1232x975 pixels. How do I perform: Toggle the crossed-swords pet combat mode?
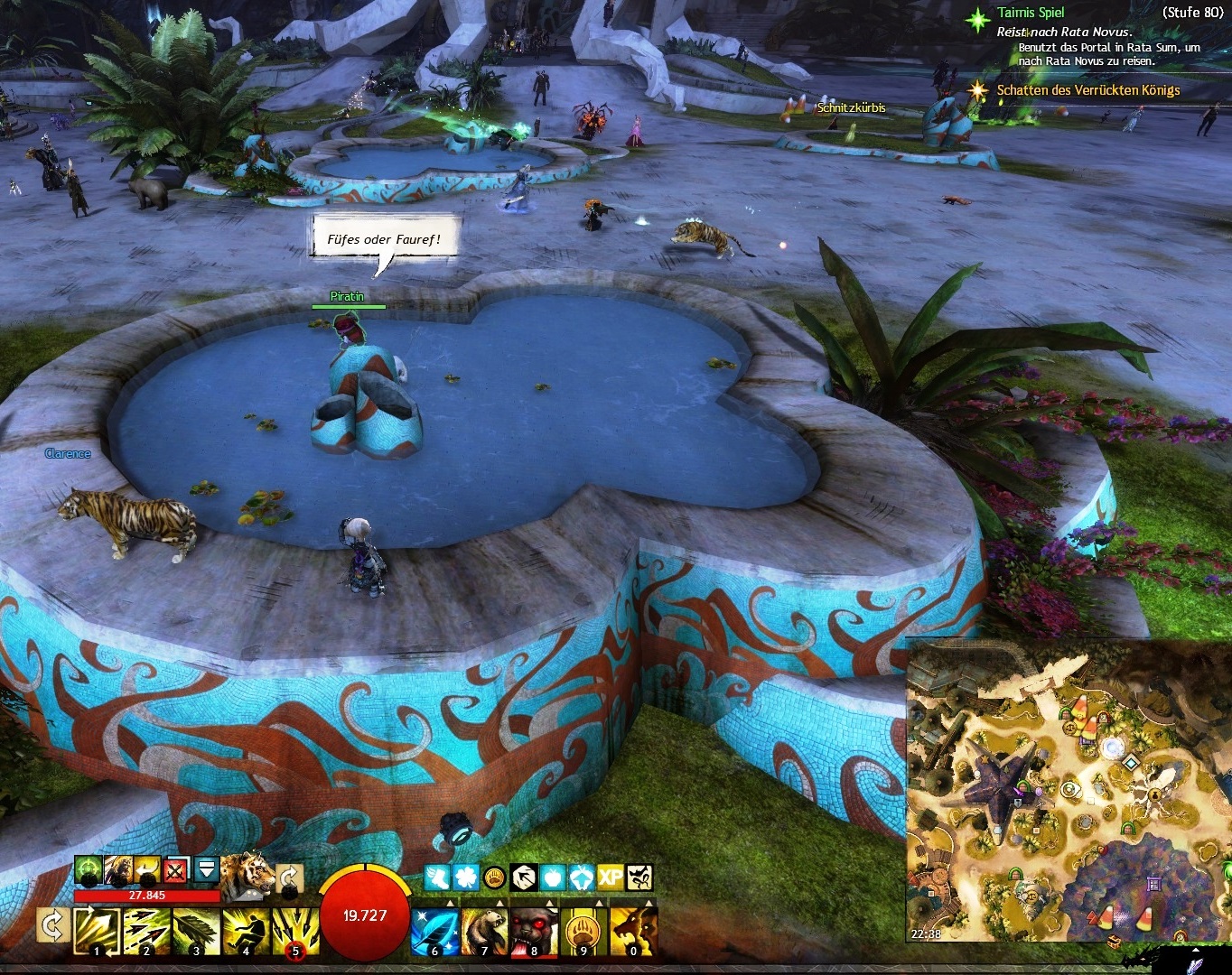pos(177,870)
